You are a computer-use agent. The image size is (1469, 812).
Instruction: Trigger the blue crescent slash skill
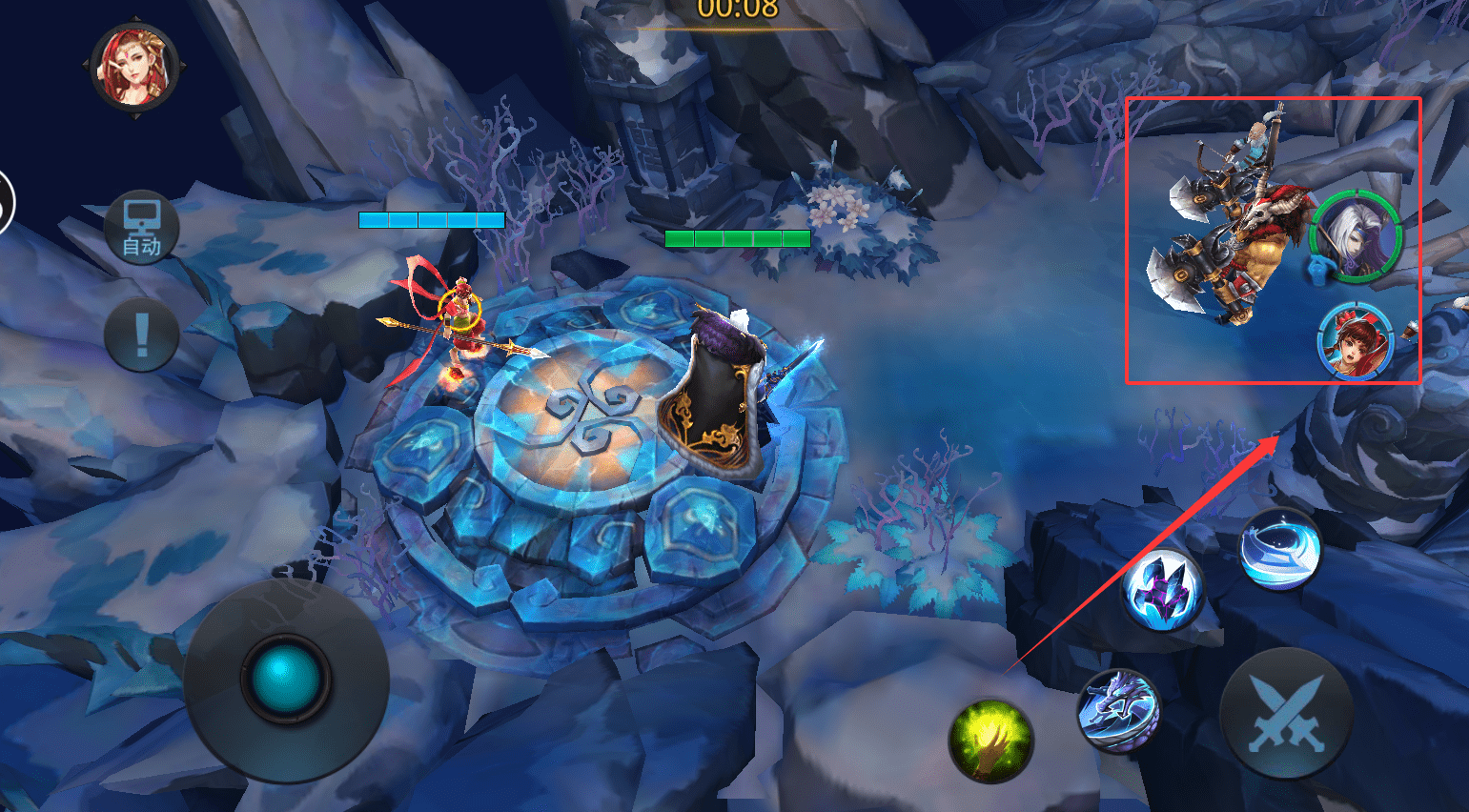pyautogui.click(x=1280, y=548)
